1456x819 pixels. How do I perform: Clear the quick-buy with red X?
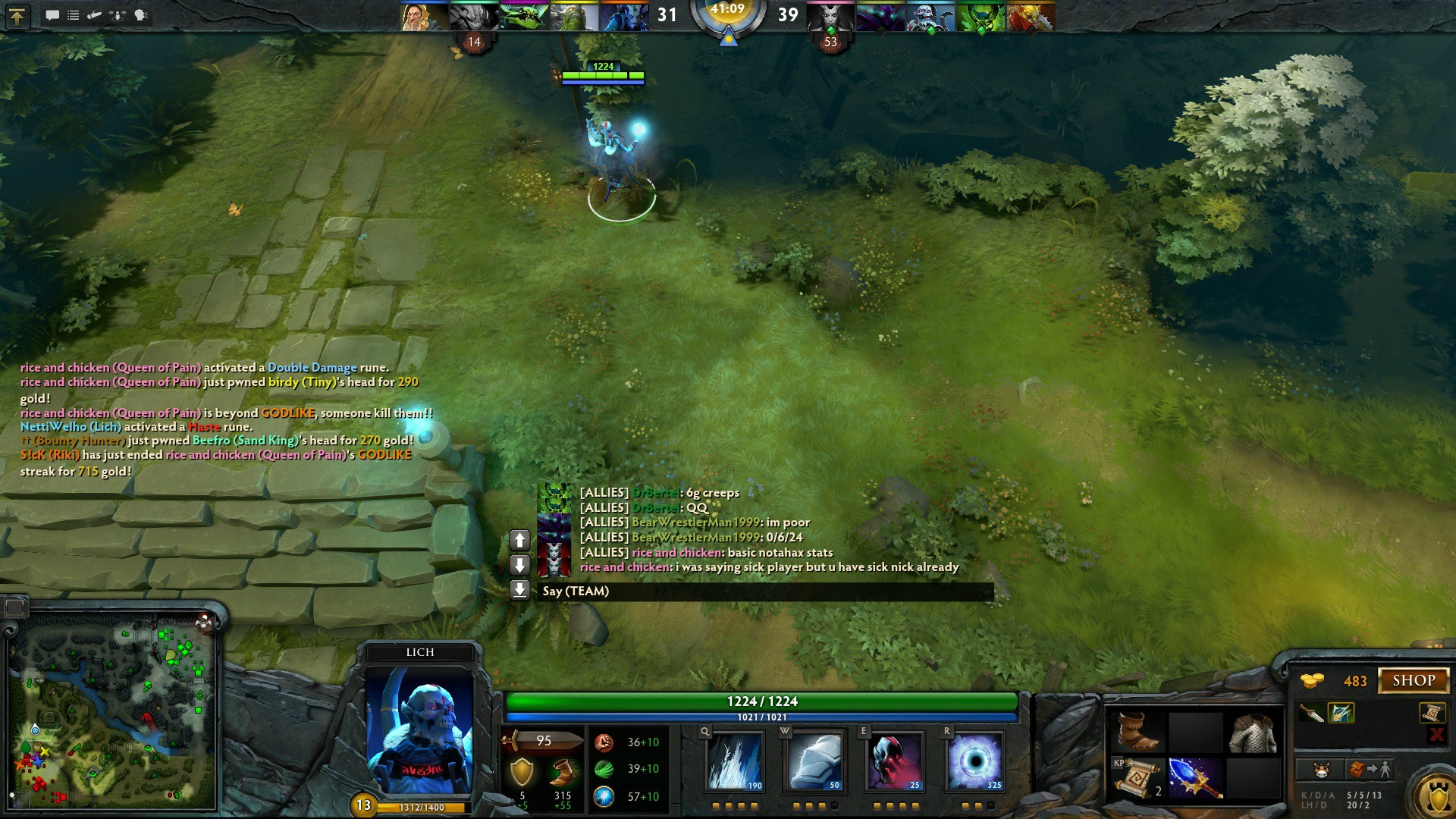tap(1436, 734)
